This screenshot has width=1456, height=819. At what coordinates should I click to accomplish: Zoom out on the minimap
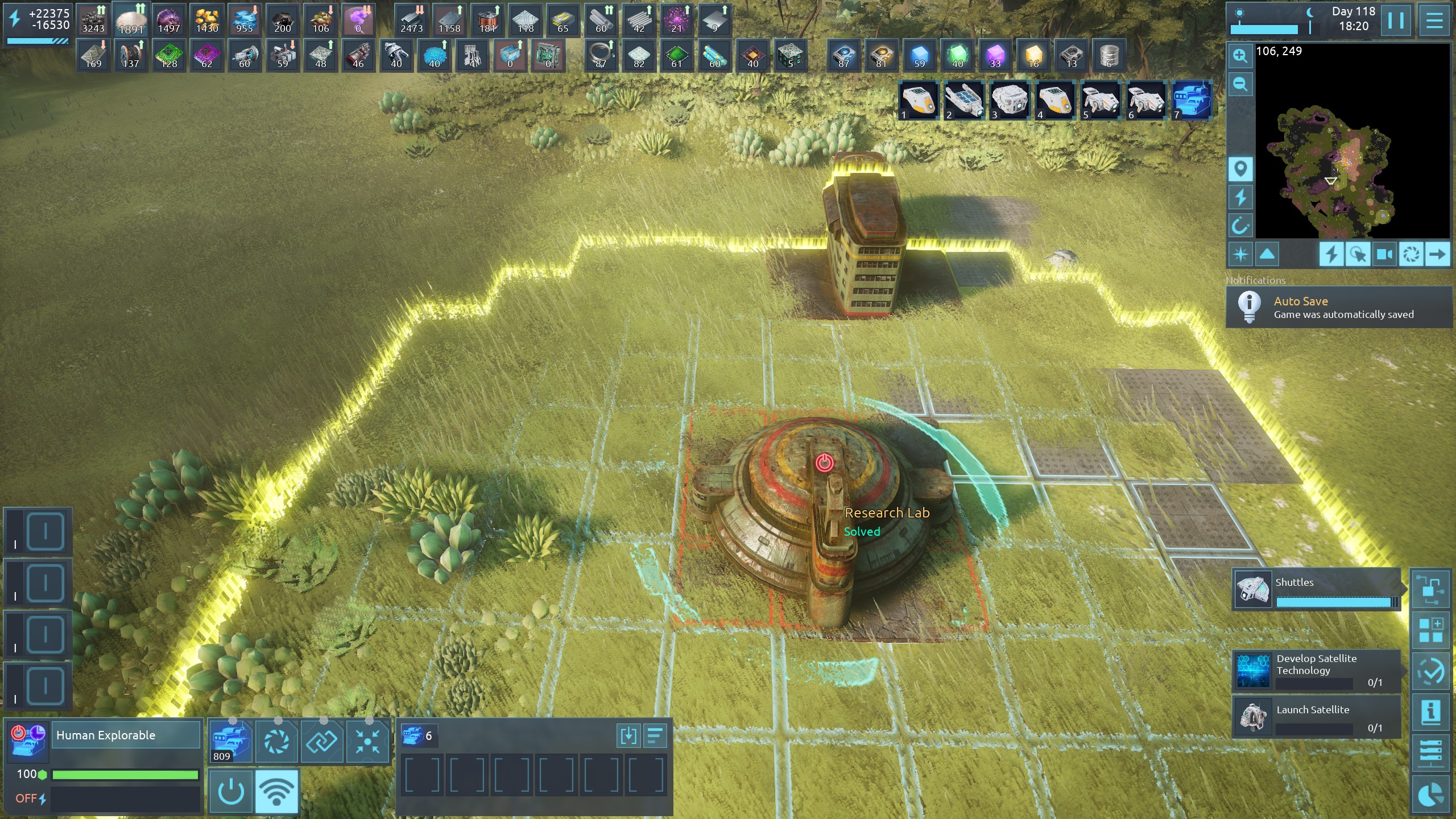point(1240,85)
